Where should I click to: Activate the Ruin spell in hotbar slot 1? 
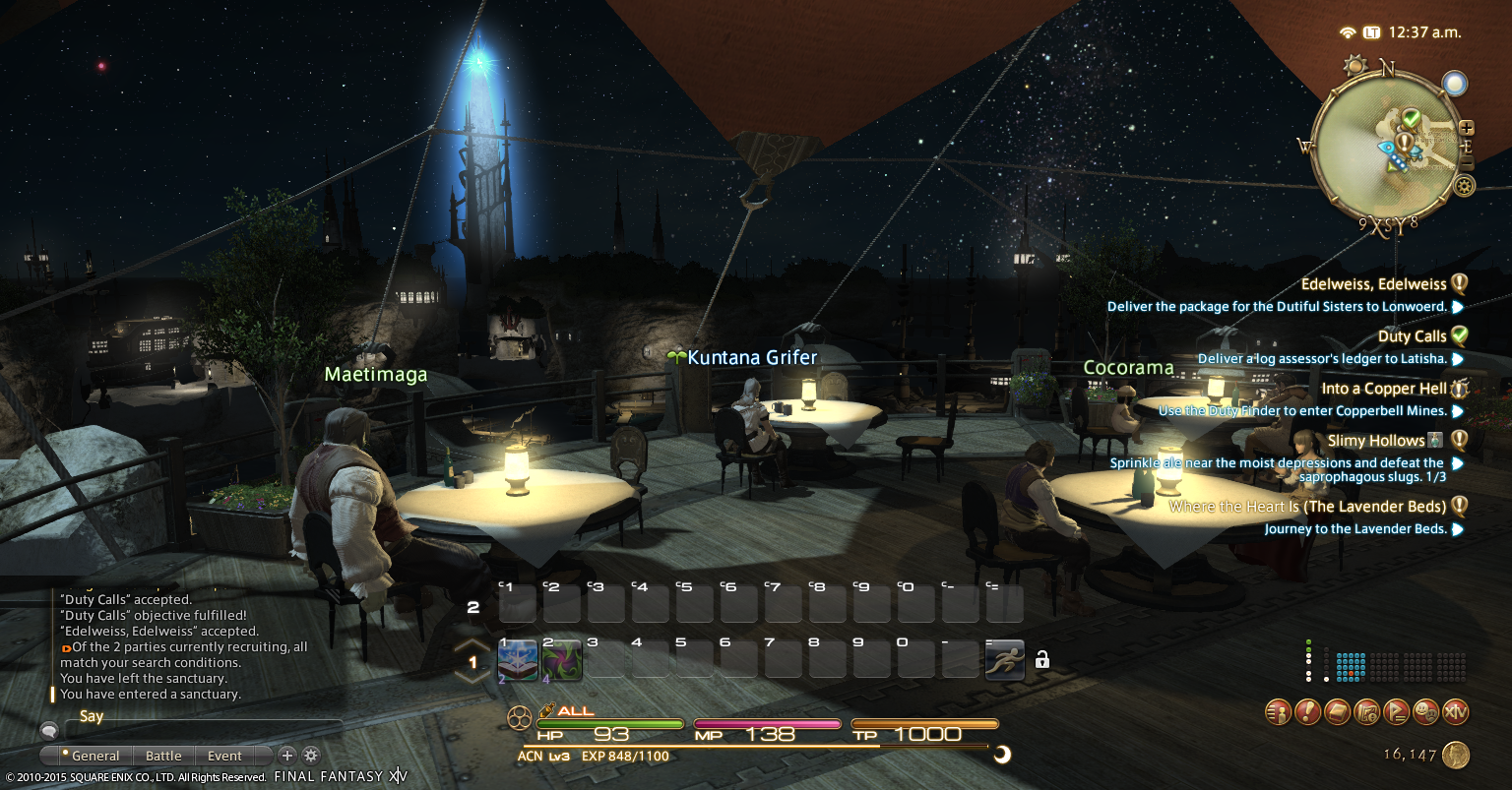517,659
